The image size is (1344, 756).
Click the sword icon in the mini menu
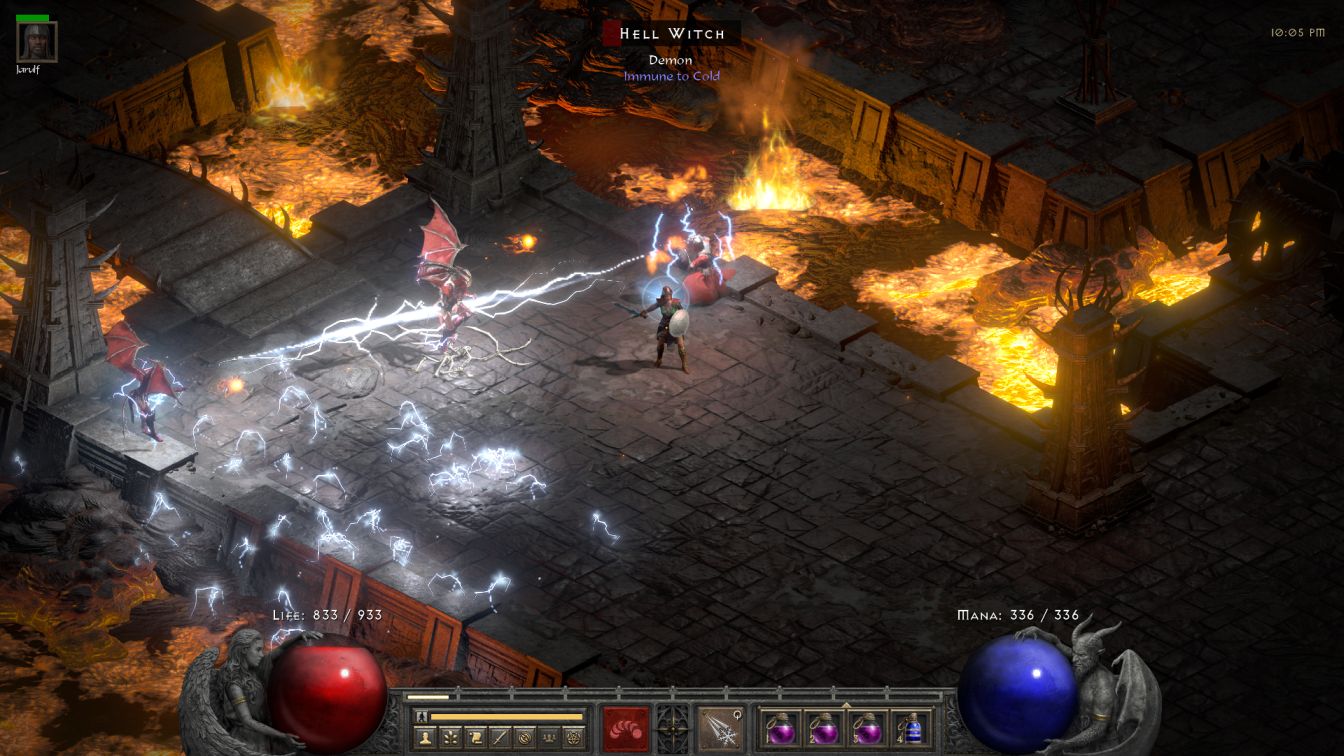tap(499, 738)
